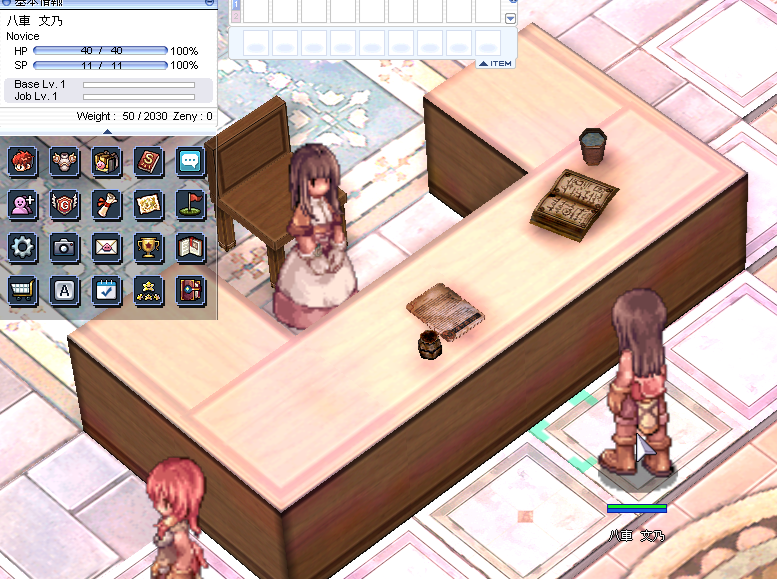Image resolution: width=777 pixels, height=579 pixels.
Task: Open the shopping cart cash shop icon
Action: coord(22,290)
